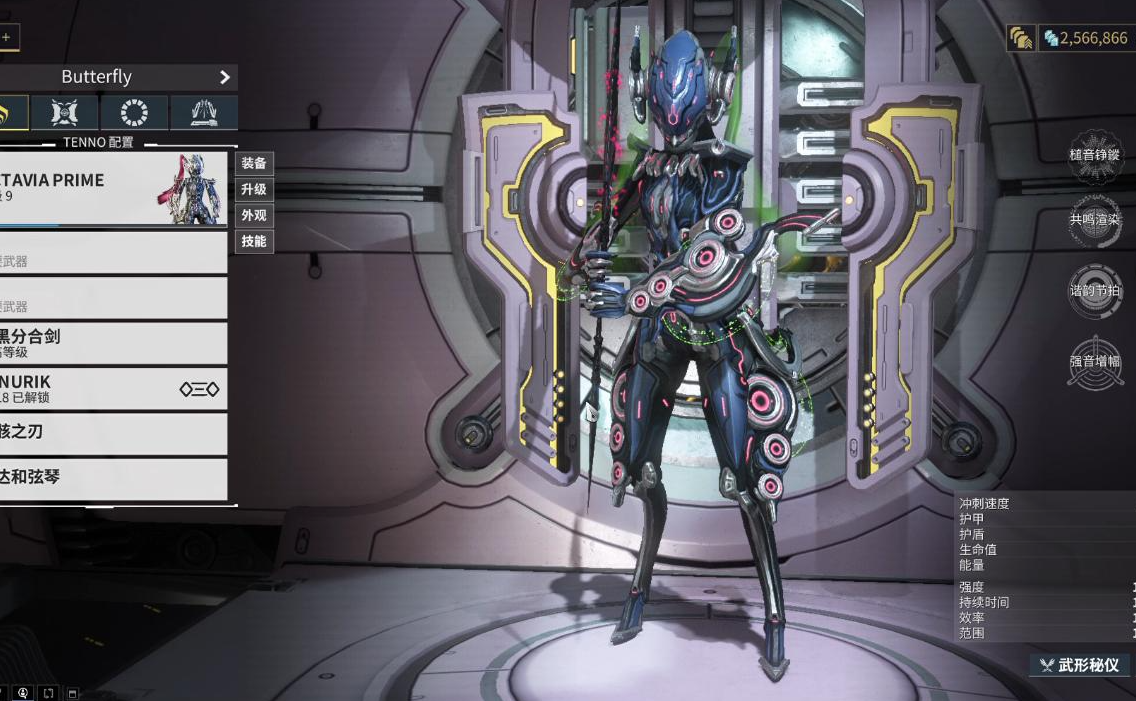Click the gold credits icon beside platinum
This screenshot has width=1136, height=701.
[1021, 38]
